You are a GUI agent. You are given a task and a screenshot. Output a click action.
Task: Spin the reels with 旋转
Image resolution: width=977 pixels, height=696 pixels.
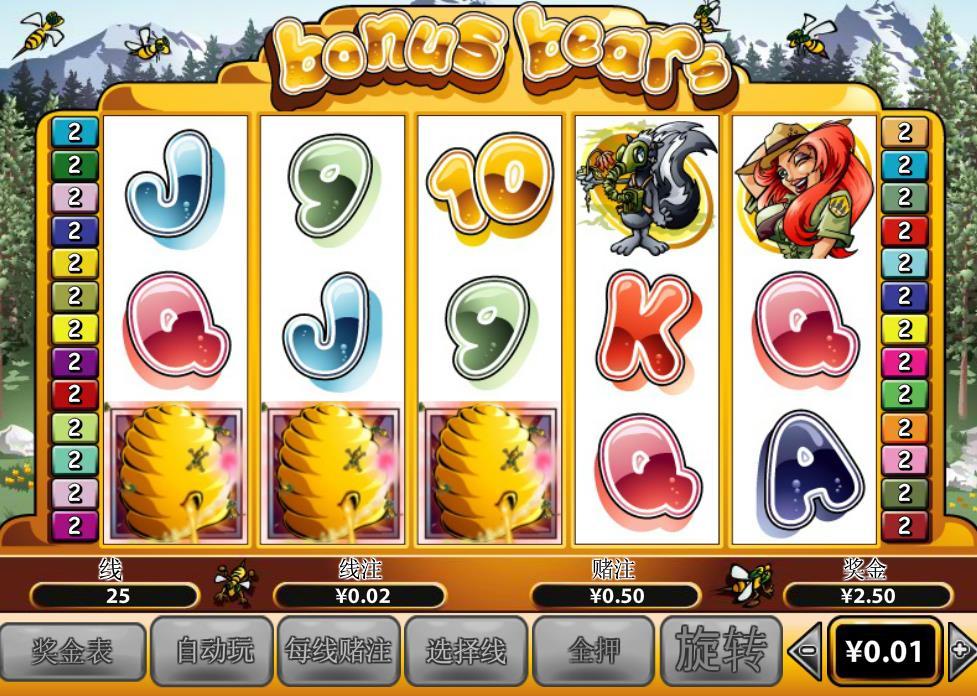(721, 651)
